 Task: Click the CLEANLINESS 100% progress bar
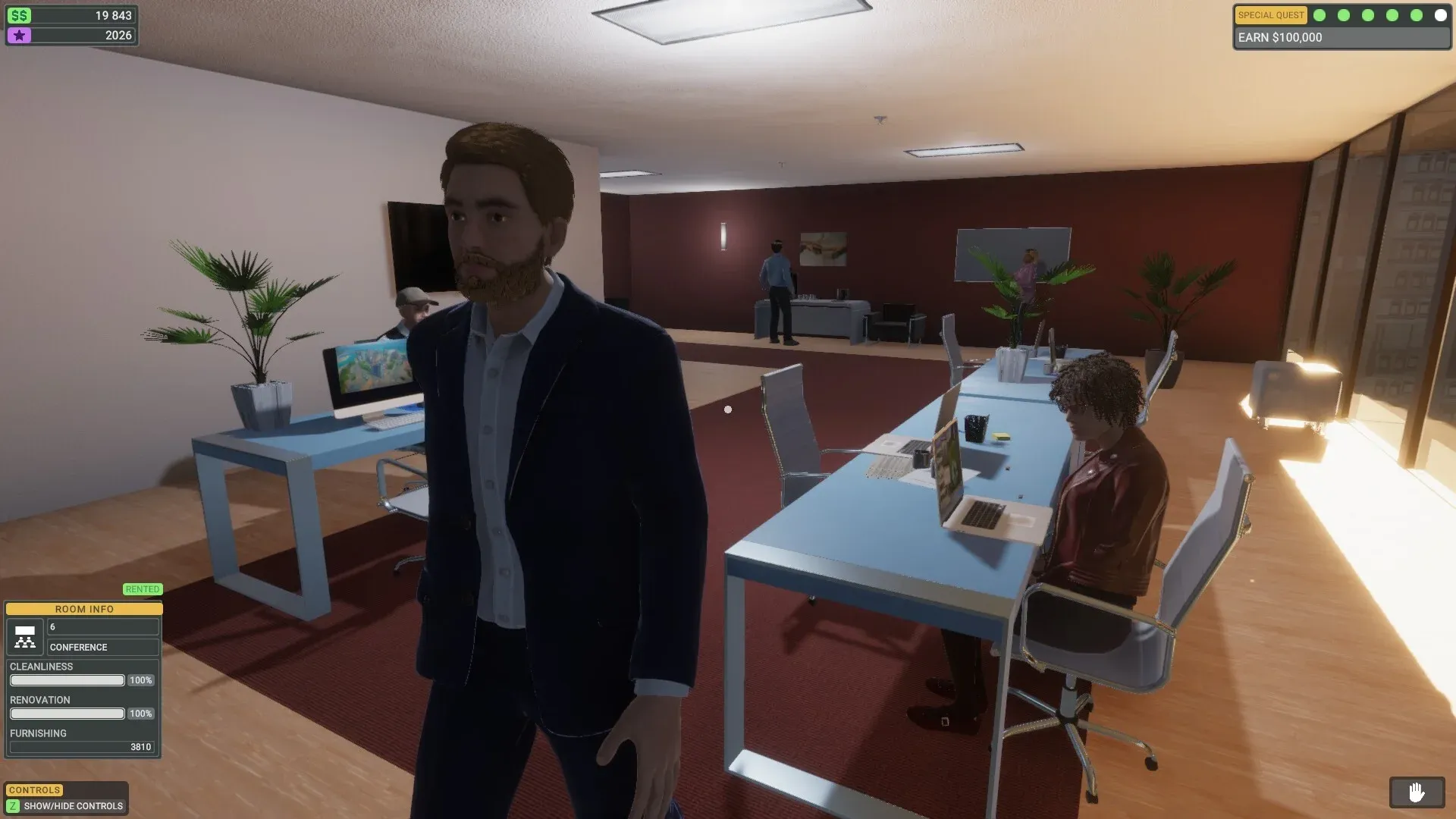pyautogui.click(x=67, y=680)
